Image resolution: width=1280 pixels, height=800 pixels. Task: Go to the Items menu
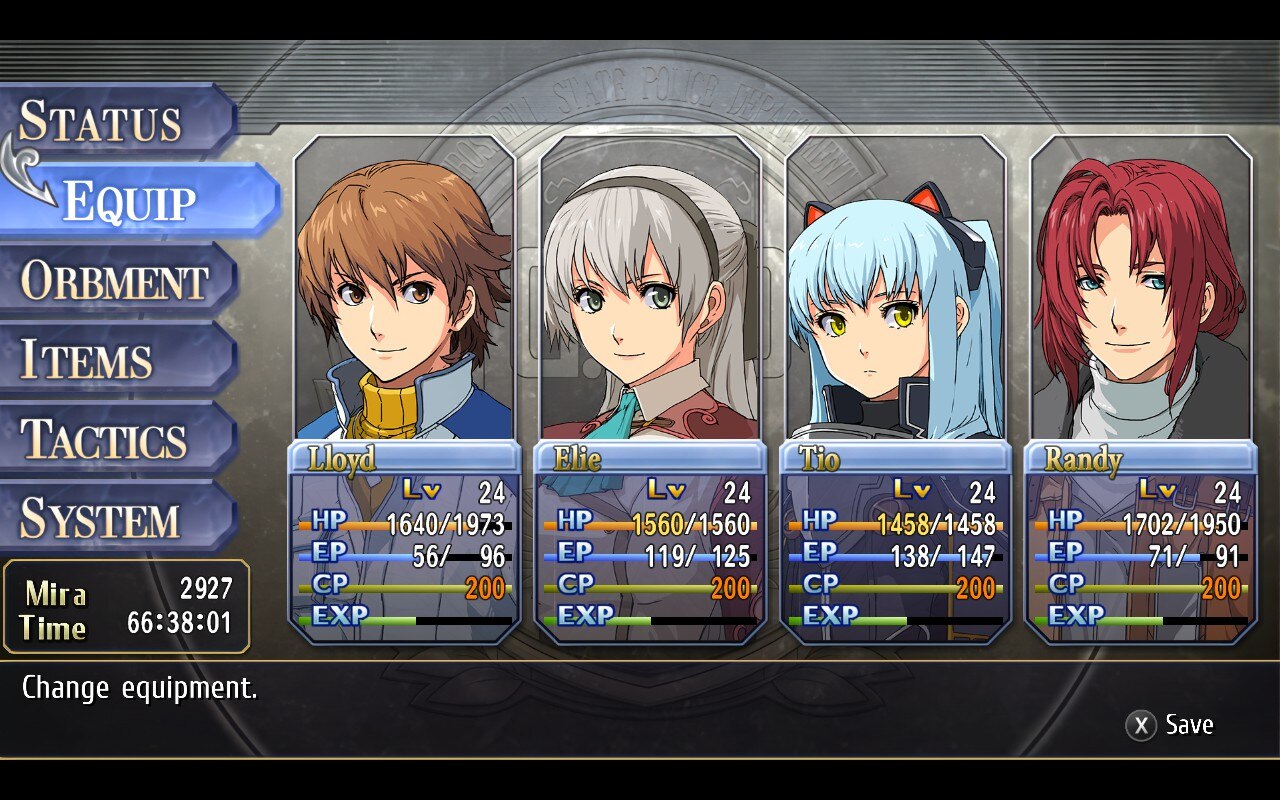(87, 360)
